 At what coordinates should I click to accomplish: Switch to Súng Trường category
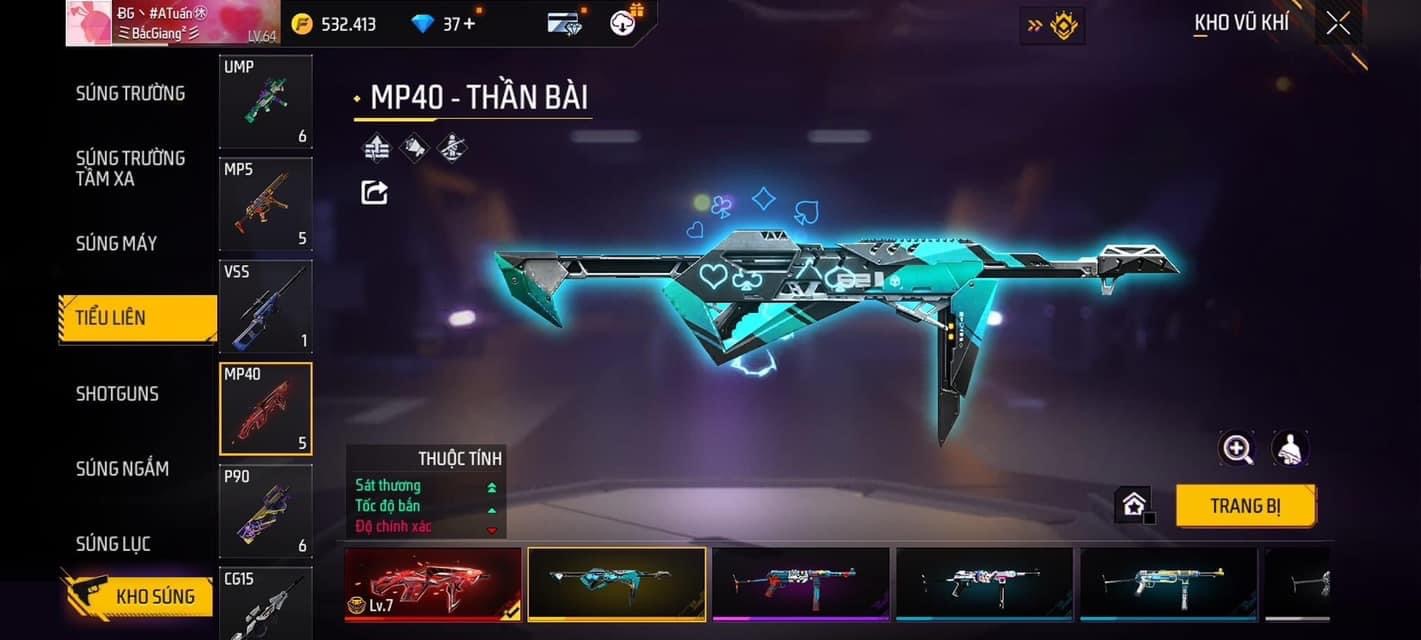131,93
